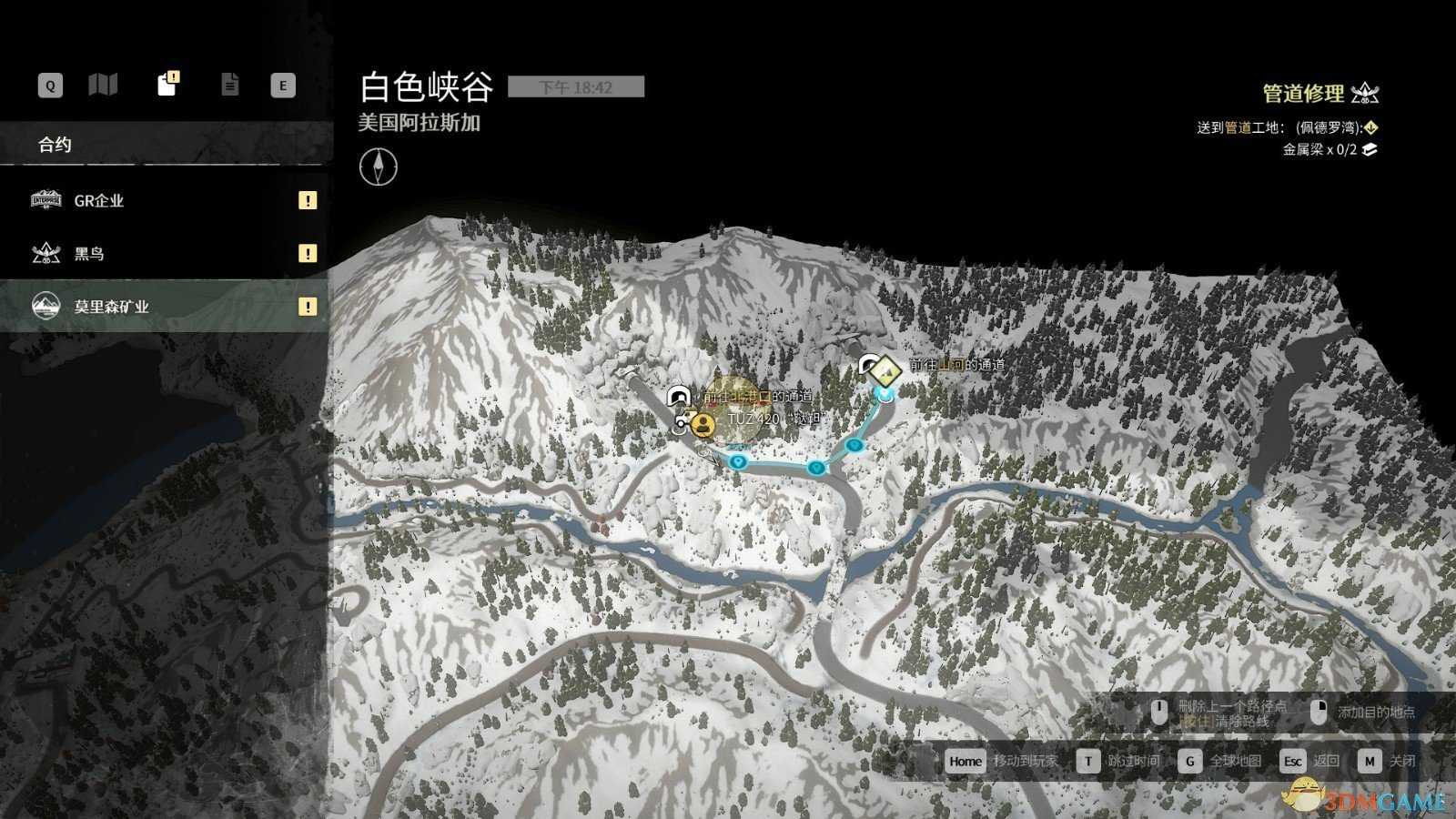Click the exclamation badge beside 黑鸟
Image resolution: width=1456 pixels, height=819 pixels.
tap(308, 254)
